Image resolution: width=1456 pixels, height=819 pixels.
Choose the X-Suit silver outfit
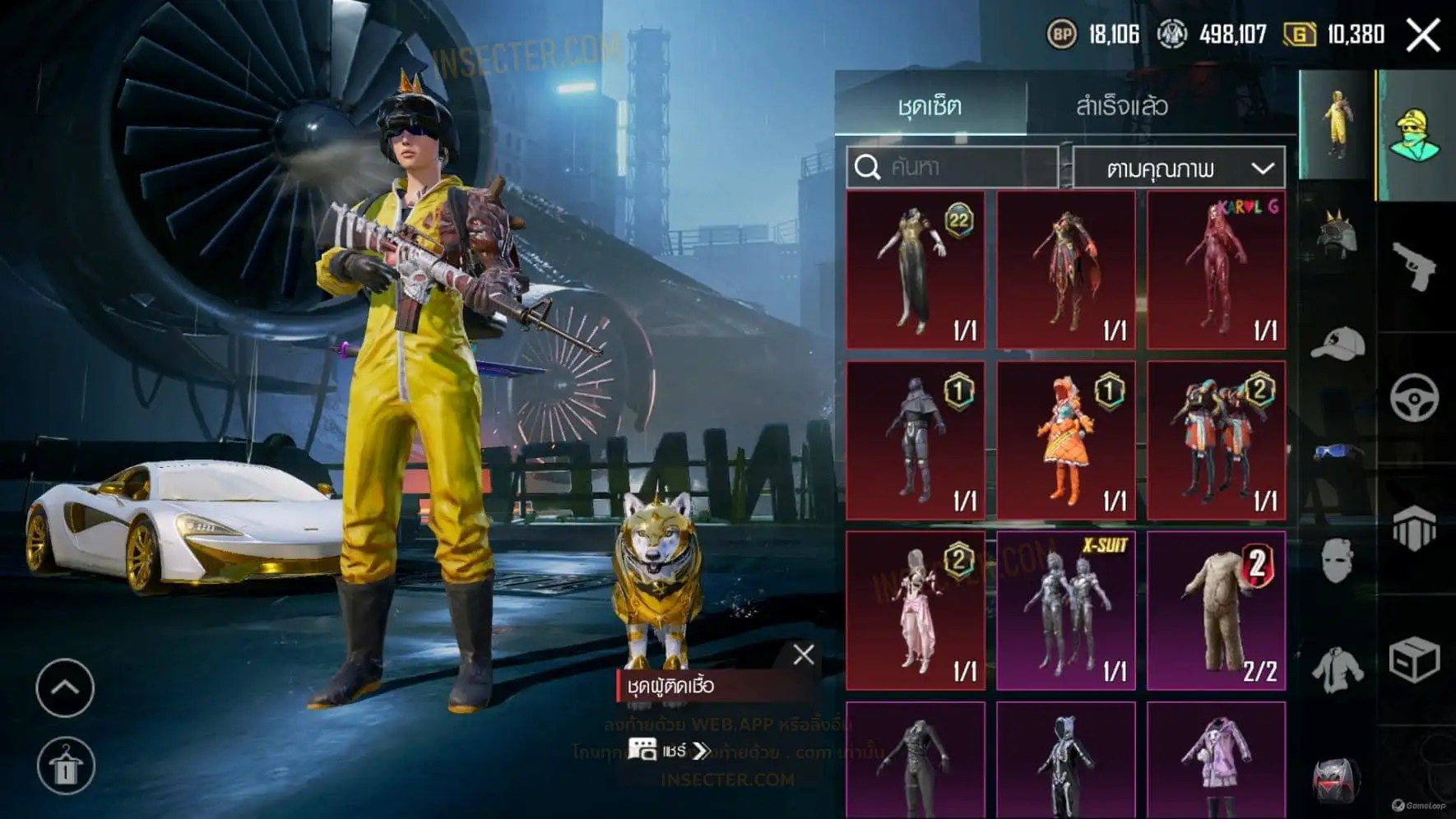(1066, 610)
